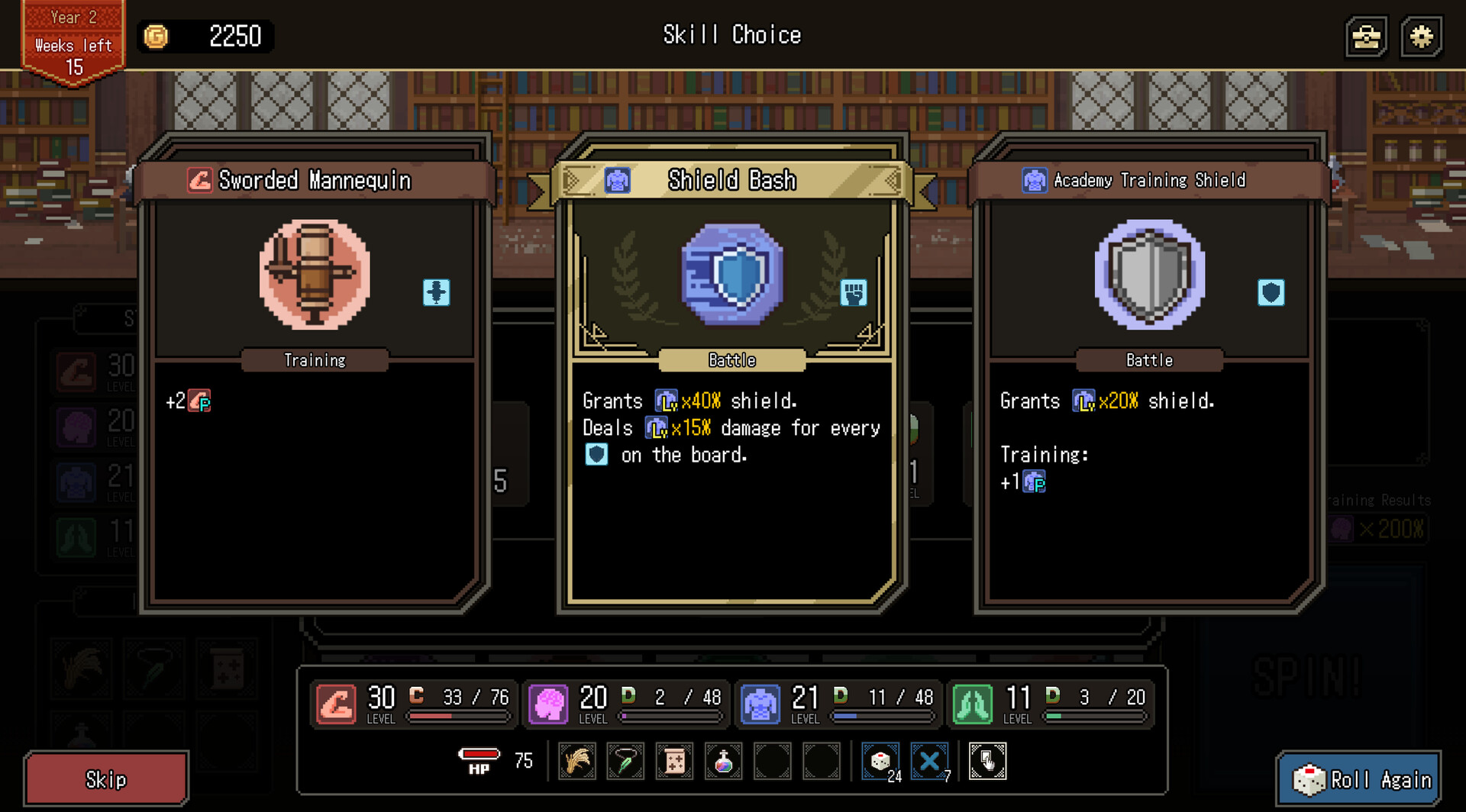Viewport: 1466px width, 812px height.
Task: Use the rainbow potion item
Action: [723, 761]
